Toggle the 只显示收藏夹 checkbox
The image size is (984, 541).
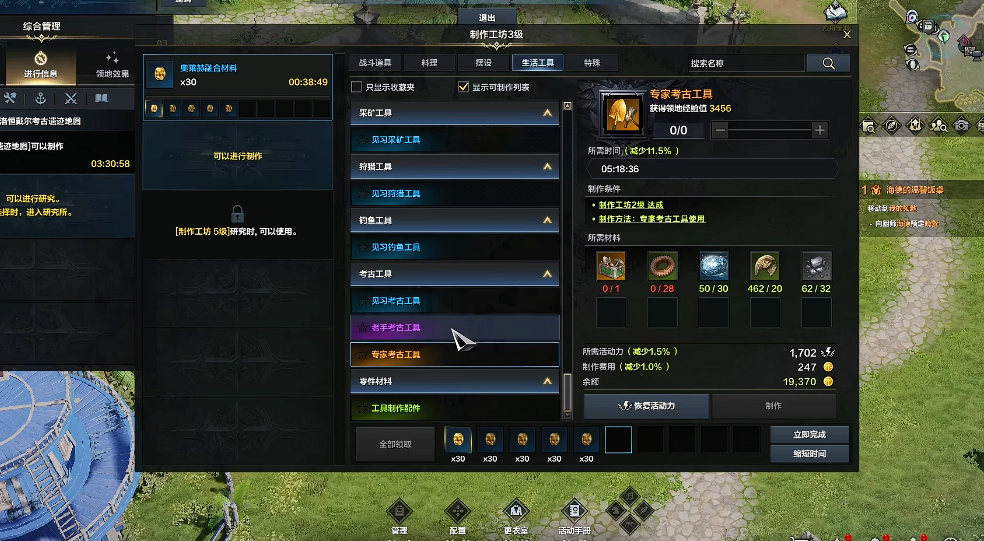tap(357, 87)
